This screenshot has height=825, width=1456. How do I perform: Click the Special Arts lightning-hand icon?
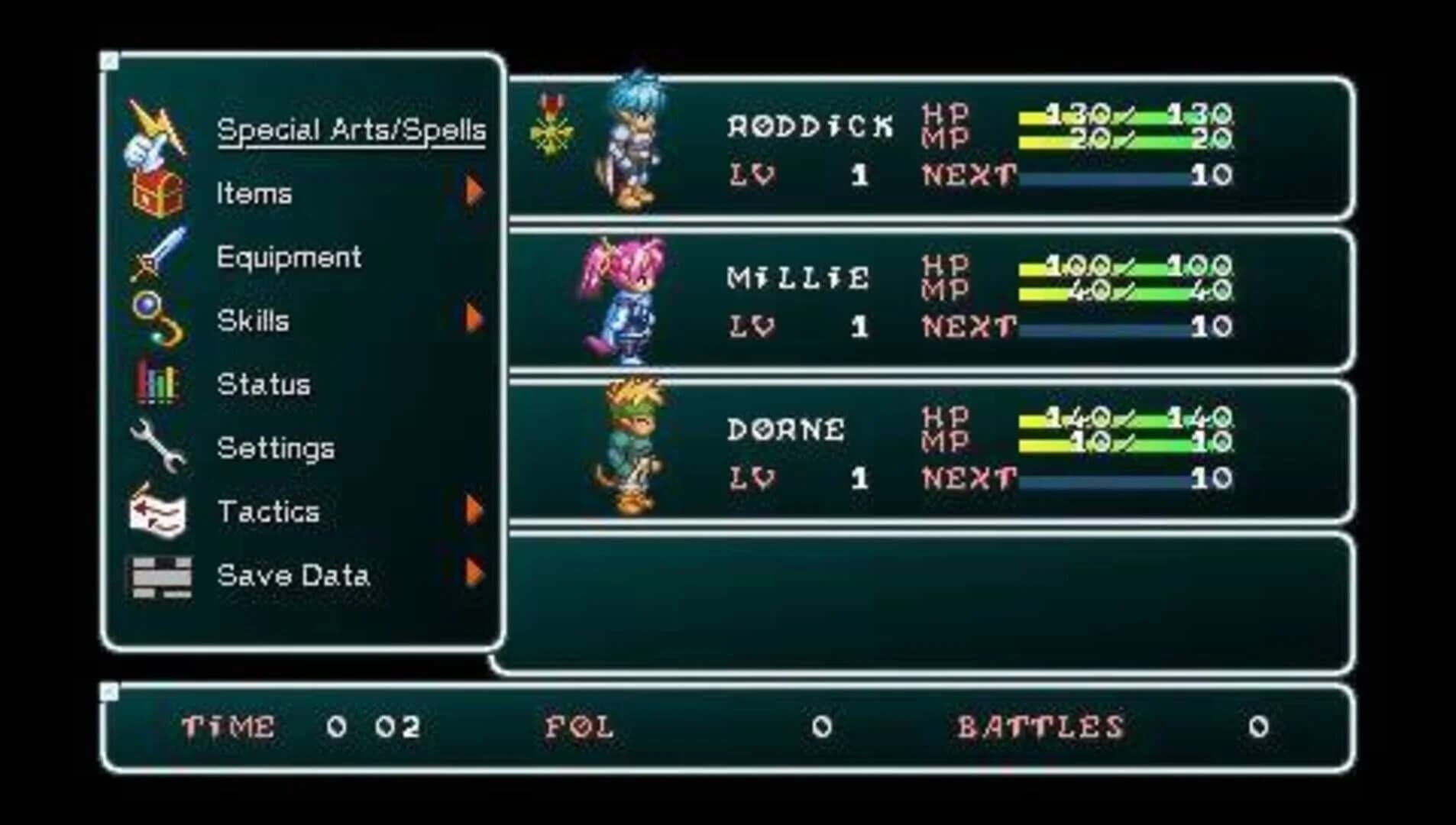157,130
